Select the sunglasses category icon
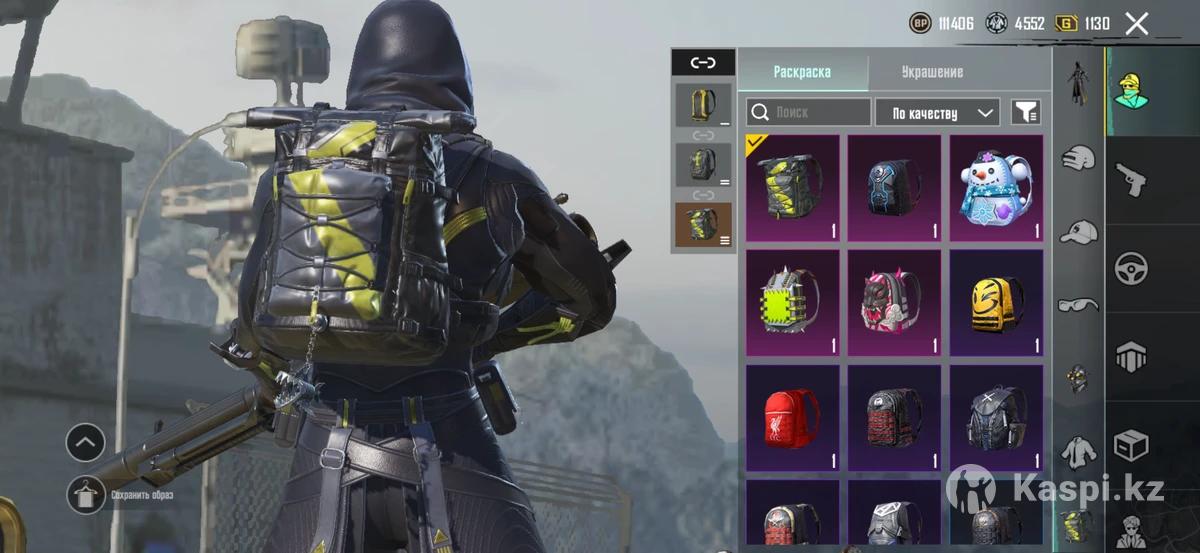The width and height of the screenshot is (1200, 553). click(x=1078, y=304)
